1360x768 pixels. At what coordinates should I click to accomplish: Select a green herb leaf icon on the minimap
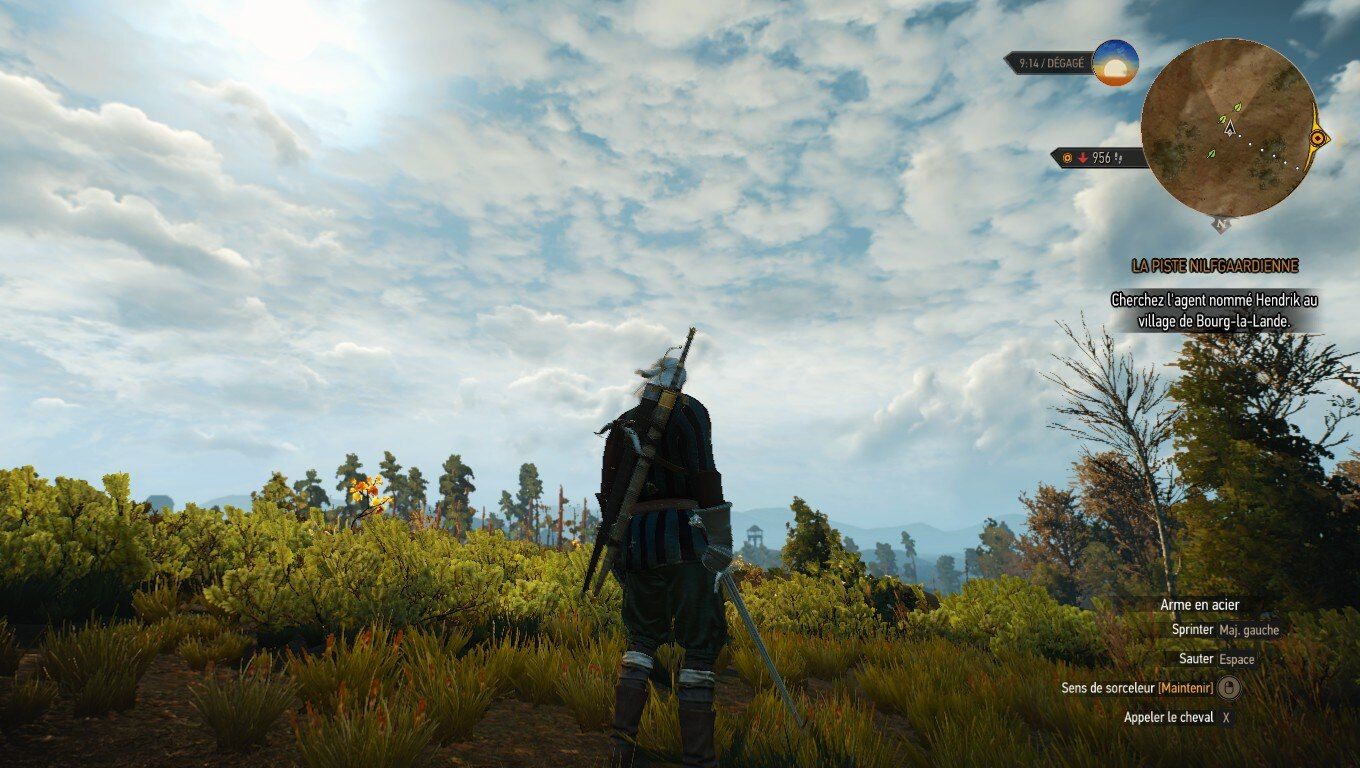click(1238, 107)
